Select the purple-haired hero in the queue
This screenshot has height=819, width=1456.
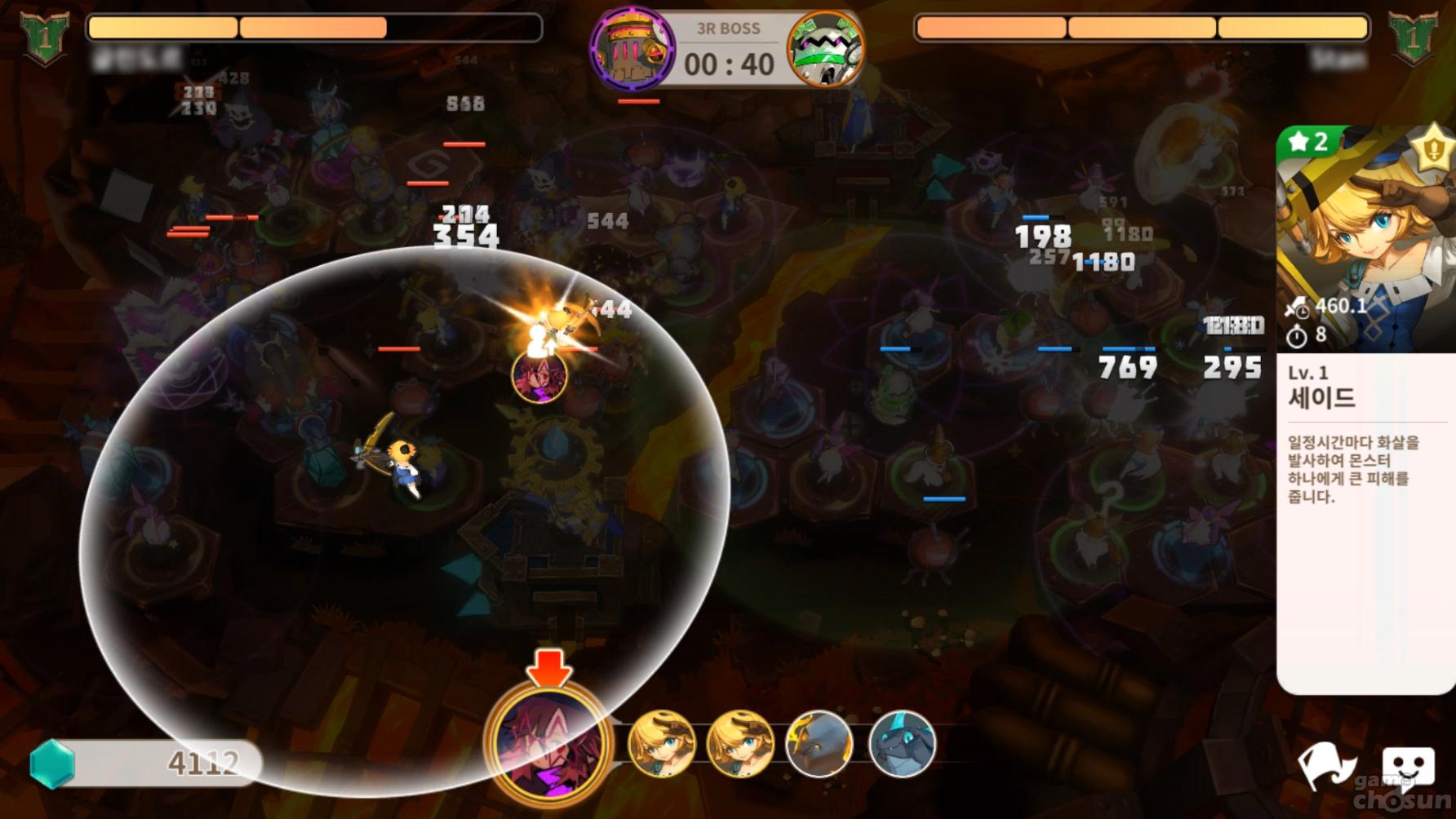548,742
